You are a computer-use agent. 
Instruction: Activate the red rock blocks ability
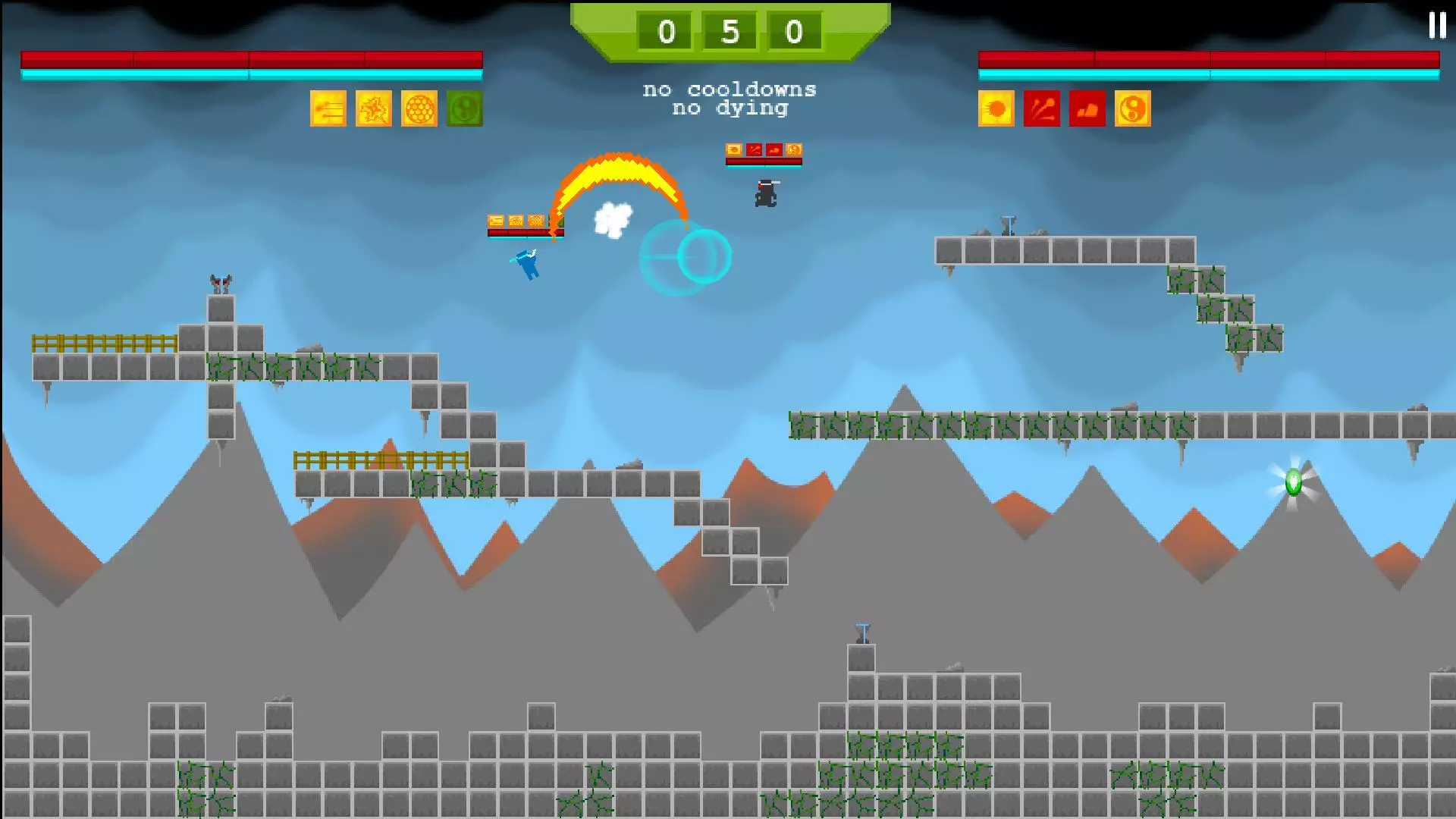1087,109
